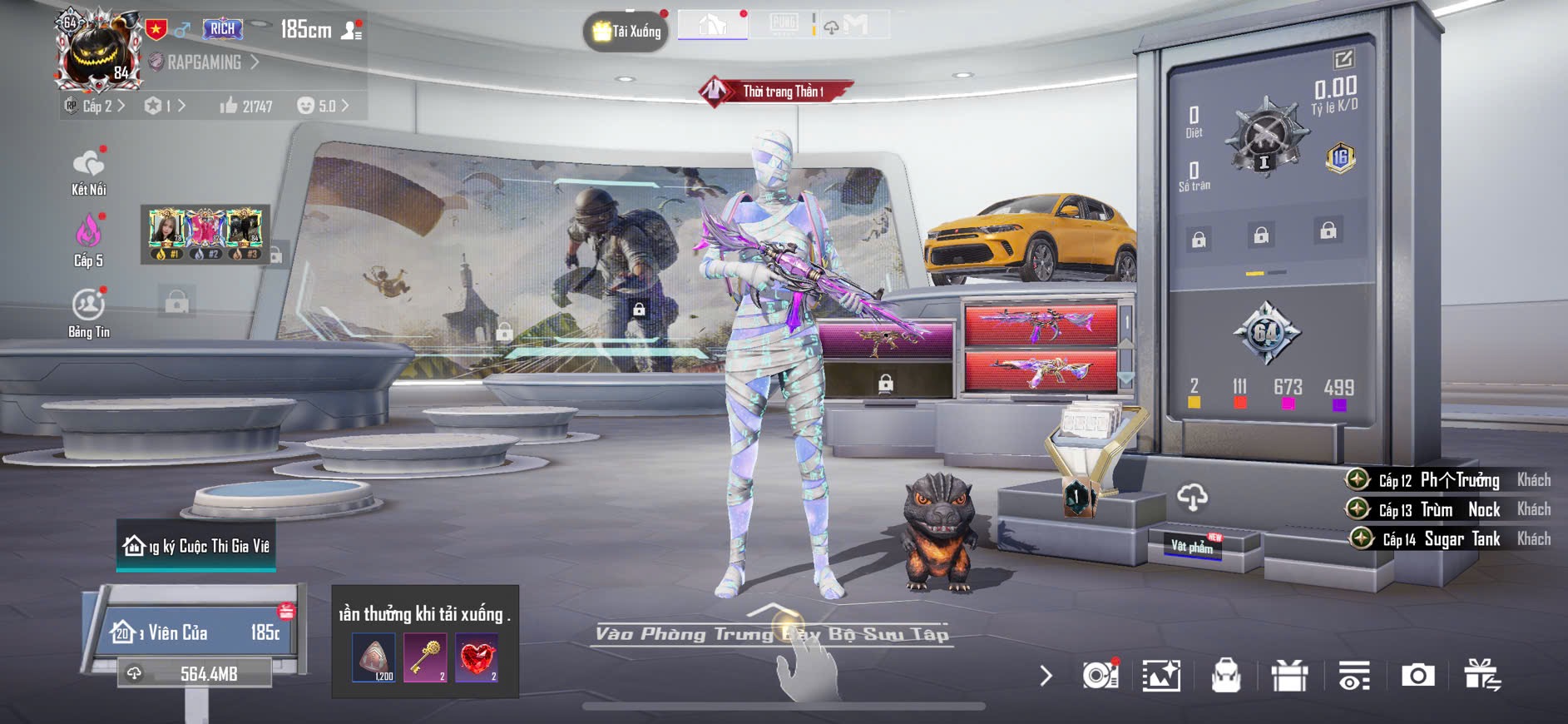Open the vinyl record music icon
This screenshot has width=1568, height=724.
click(1100, 675)
